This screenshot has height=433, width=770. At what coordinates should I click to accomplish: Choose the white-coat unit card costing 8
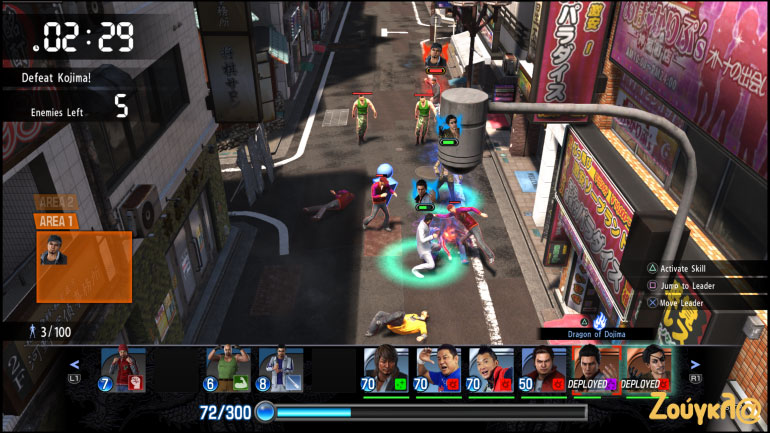(x=280, y=370)
